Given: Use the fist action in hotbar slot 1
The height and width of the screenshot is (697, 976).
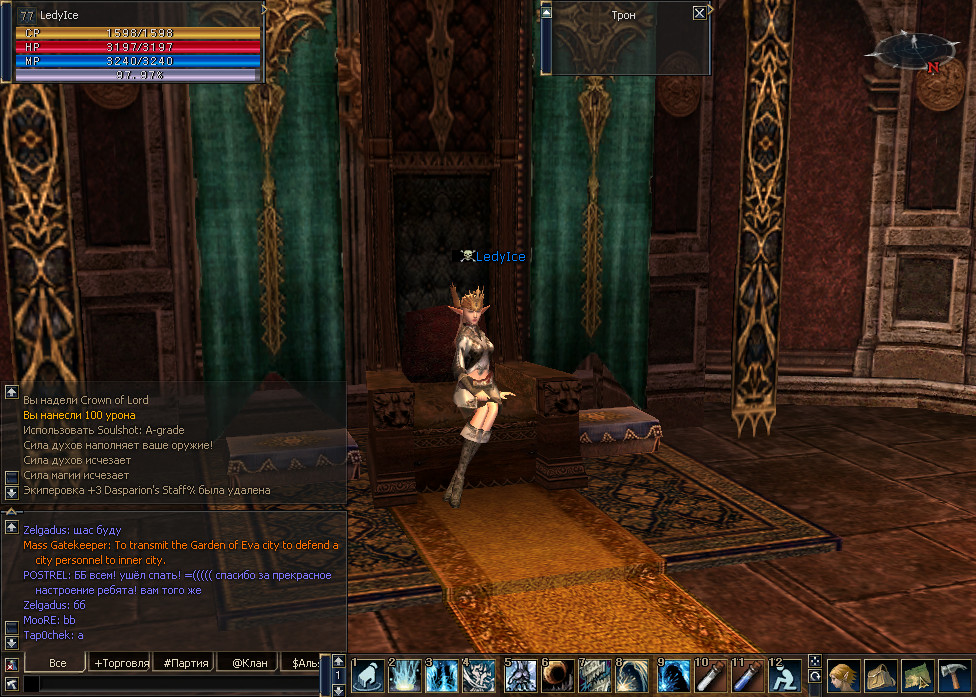Looking at the screenshot, I should pyautogui.click(x=367, y=676).
